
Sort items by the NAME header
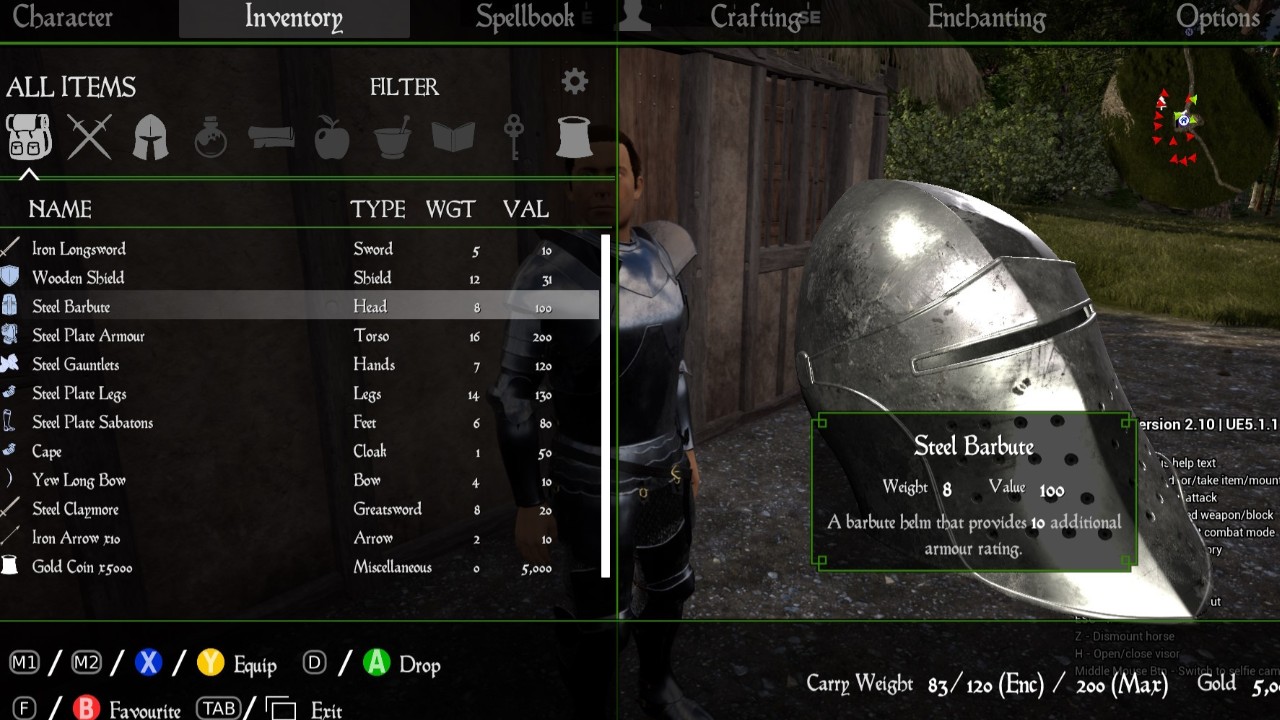[x=60, y=210]
